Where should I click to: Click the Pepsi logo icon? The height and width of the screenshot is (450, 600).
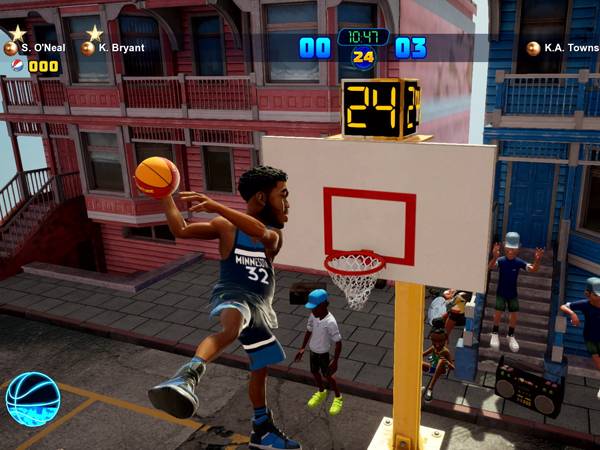[x=15, y=66]
